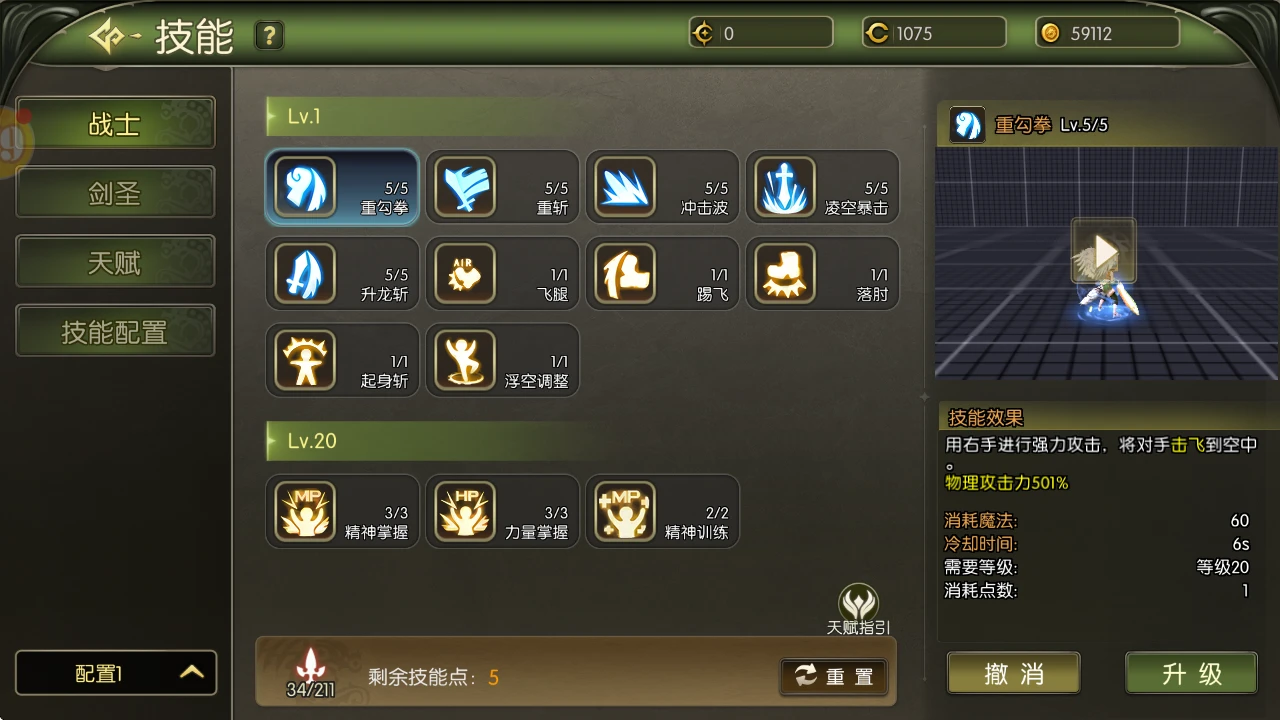Viewport: 1280px width, 720px height.
Task: Open the question mark help button
Action: coord(269,36)
